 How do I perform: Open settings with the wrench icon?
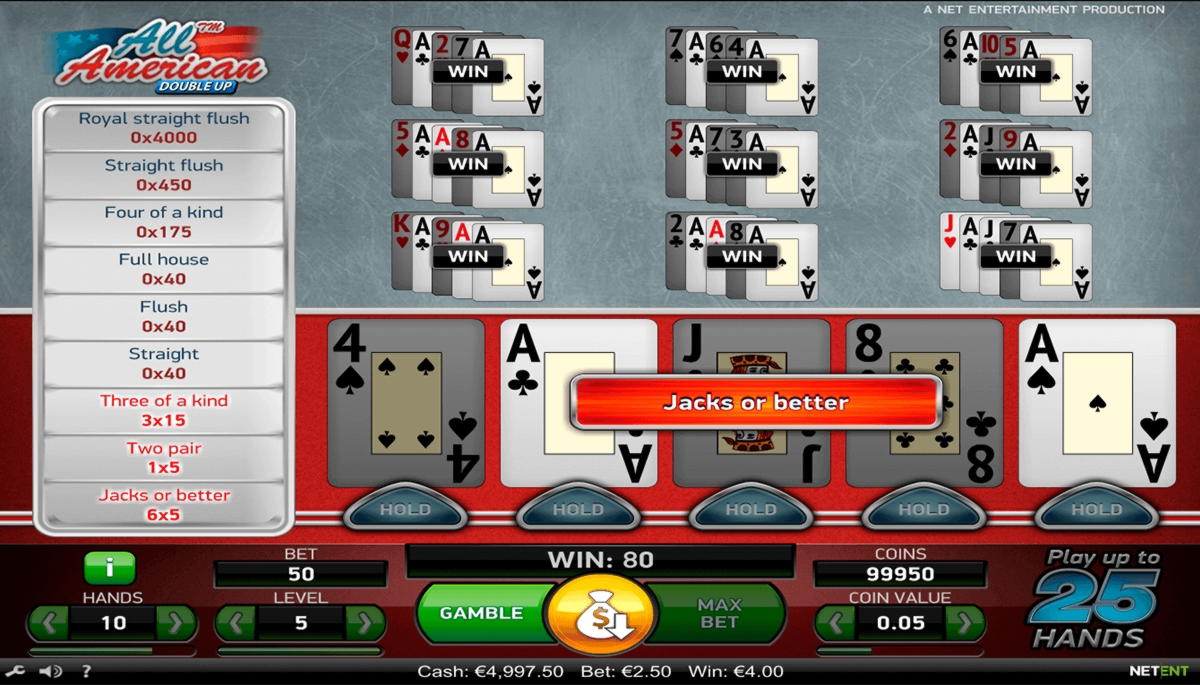[x=15, y=672]
